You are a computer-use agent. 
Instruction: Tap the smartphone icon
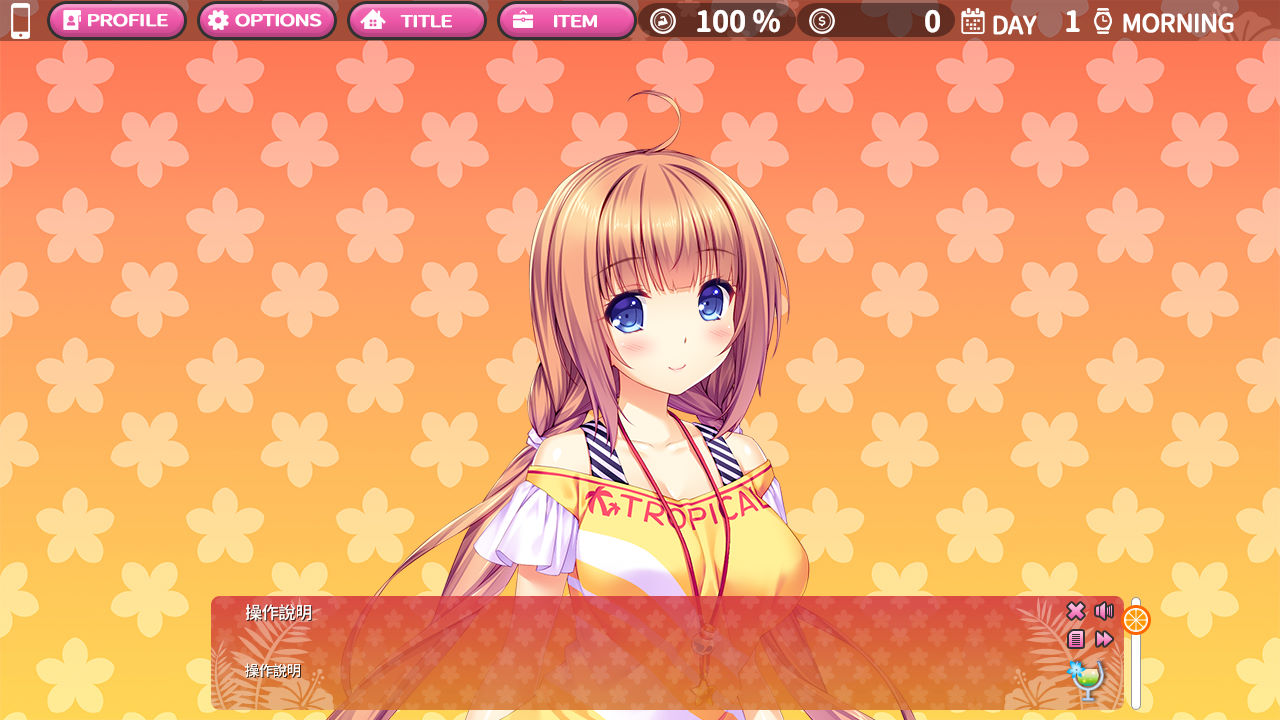(x=20, y=21)
